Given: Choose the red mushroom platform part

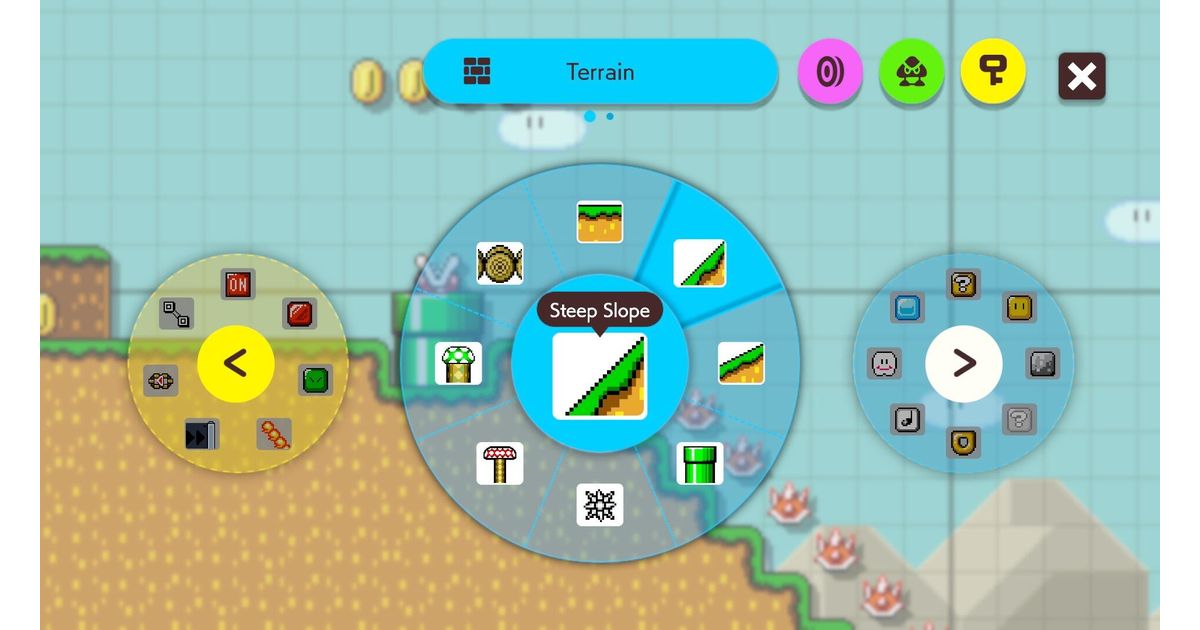Looking at the screenshot, I should (x=500, y=463).
